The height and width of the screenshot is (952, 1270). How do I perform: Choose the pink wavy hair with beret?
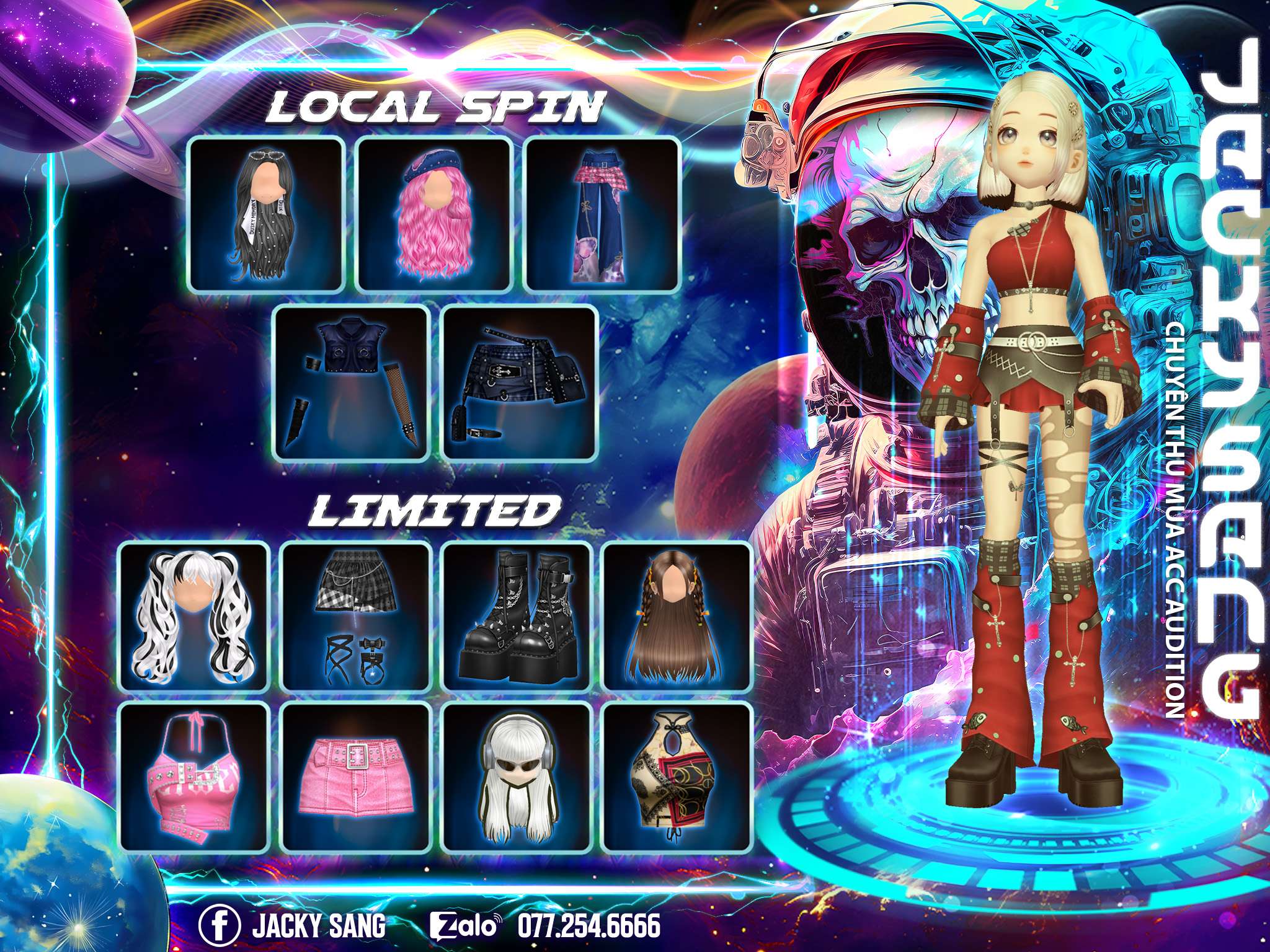pos(435,214)
